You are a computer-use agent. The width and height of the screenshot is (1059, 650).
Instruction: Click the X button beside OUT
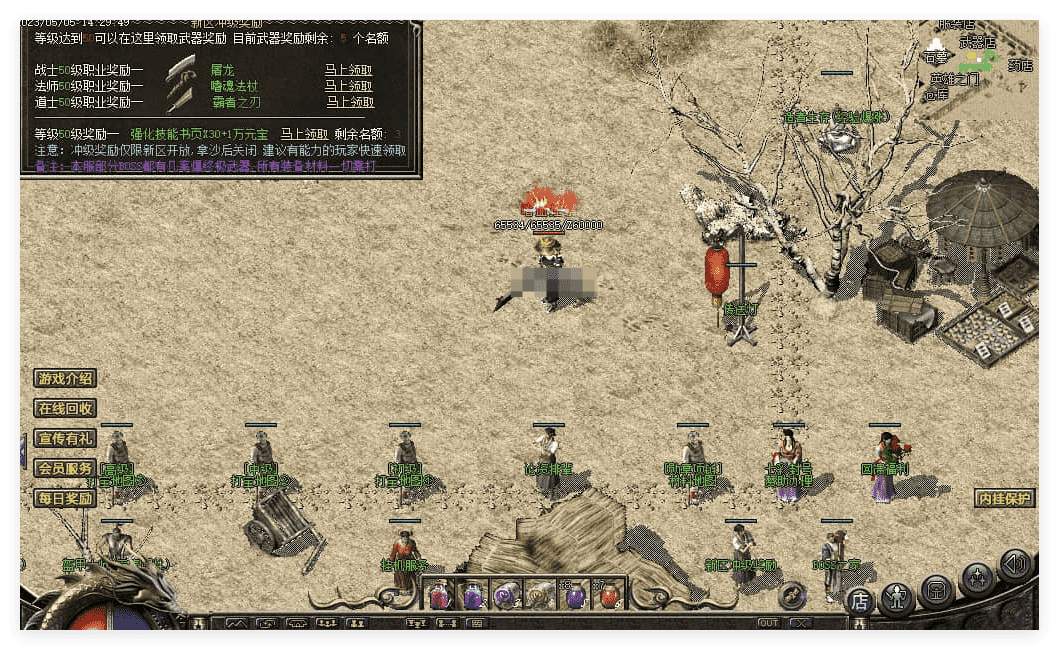pos(799,623)
